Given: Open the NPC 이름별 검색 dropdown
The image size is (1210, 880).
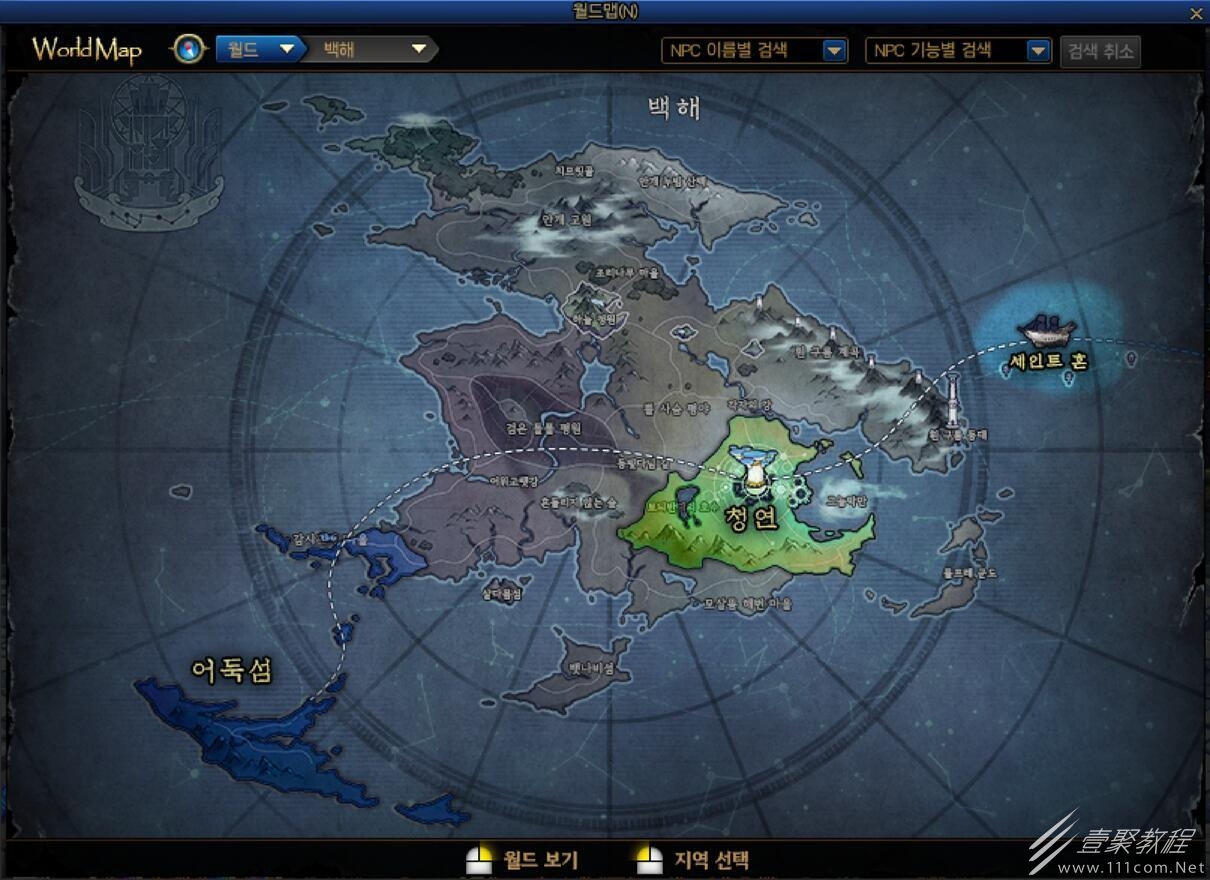Looking at the screenshot, I should 755,51.
